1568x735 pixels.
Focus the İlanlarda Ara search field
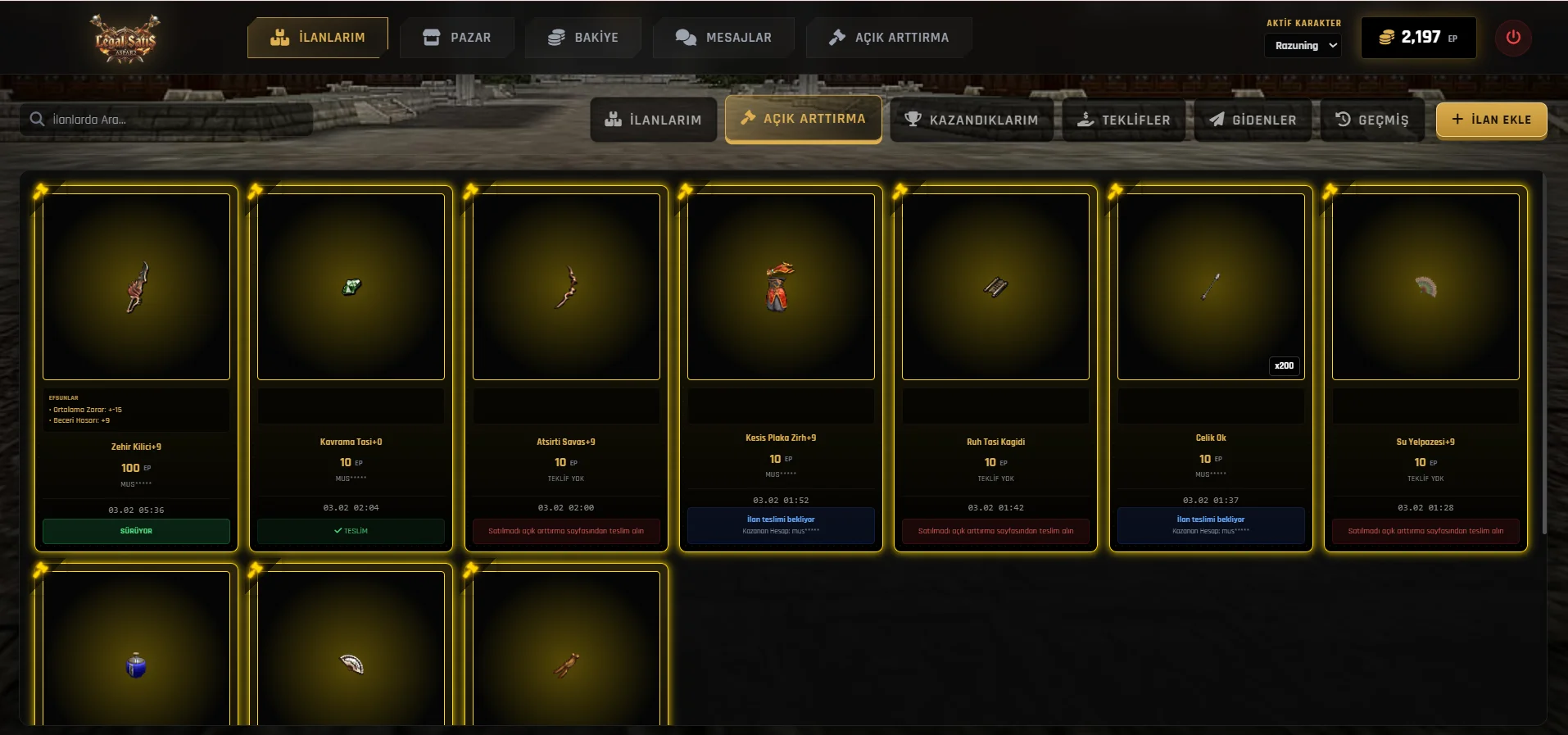point(167,120)
